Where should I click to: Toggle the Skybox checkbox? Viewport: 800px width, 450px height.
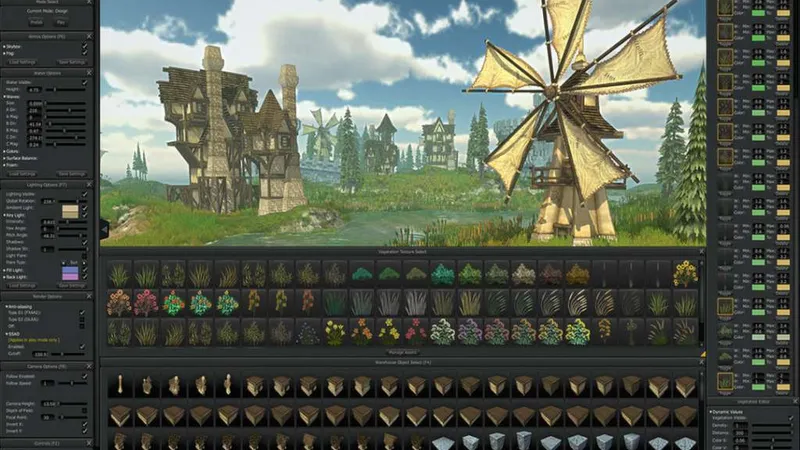(x=84, y=46)
